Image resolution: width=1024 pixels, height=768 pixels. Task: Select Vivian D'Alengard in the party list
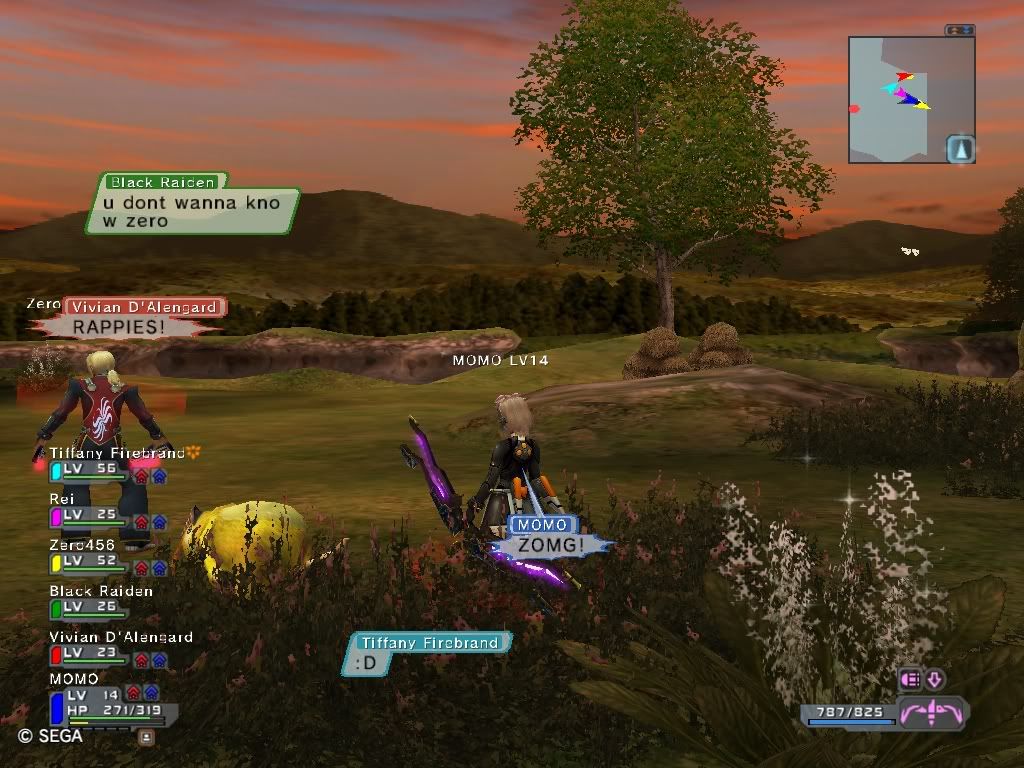[x=120, y=637]
